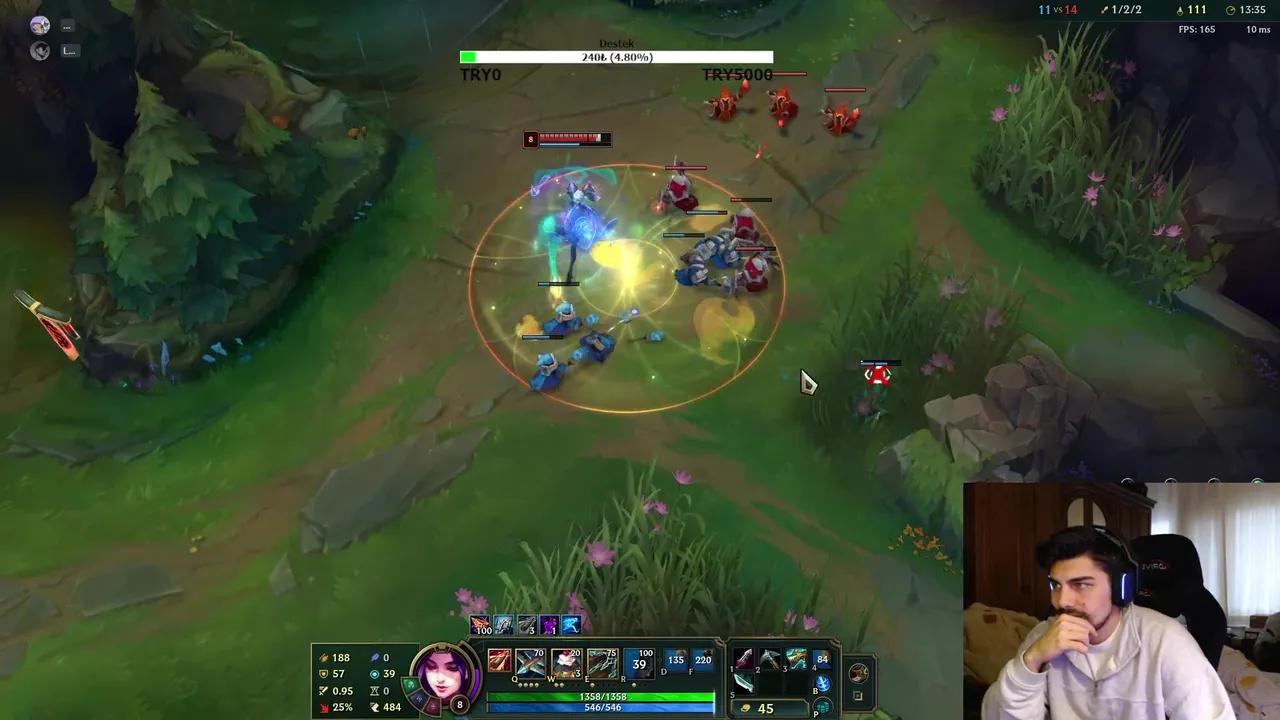1280x720 pixels.
Task: Click the 100-stack buff icon above the HUD
Action: 483,626
